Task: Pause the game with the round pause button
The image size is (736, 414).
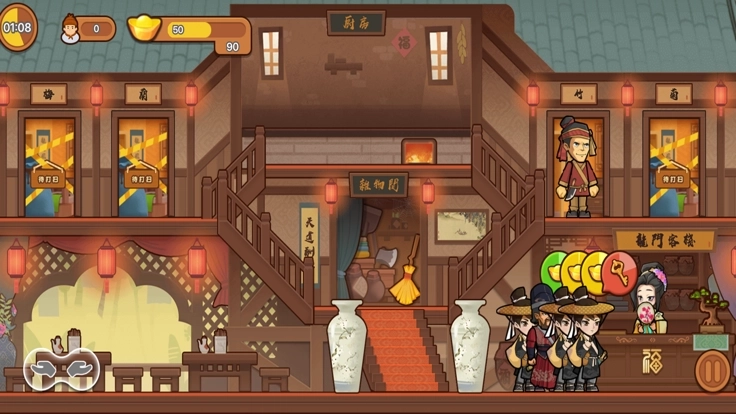Action: [712, 370]
